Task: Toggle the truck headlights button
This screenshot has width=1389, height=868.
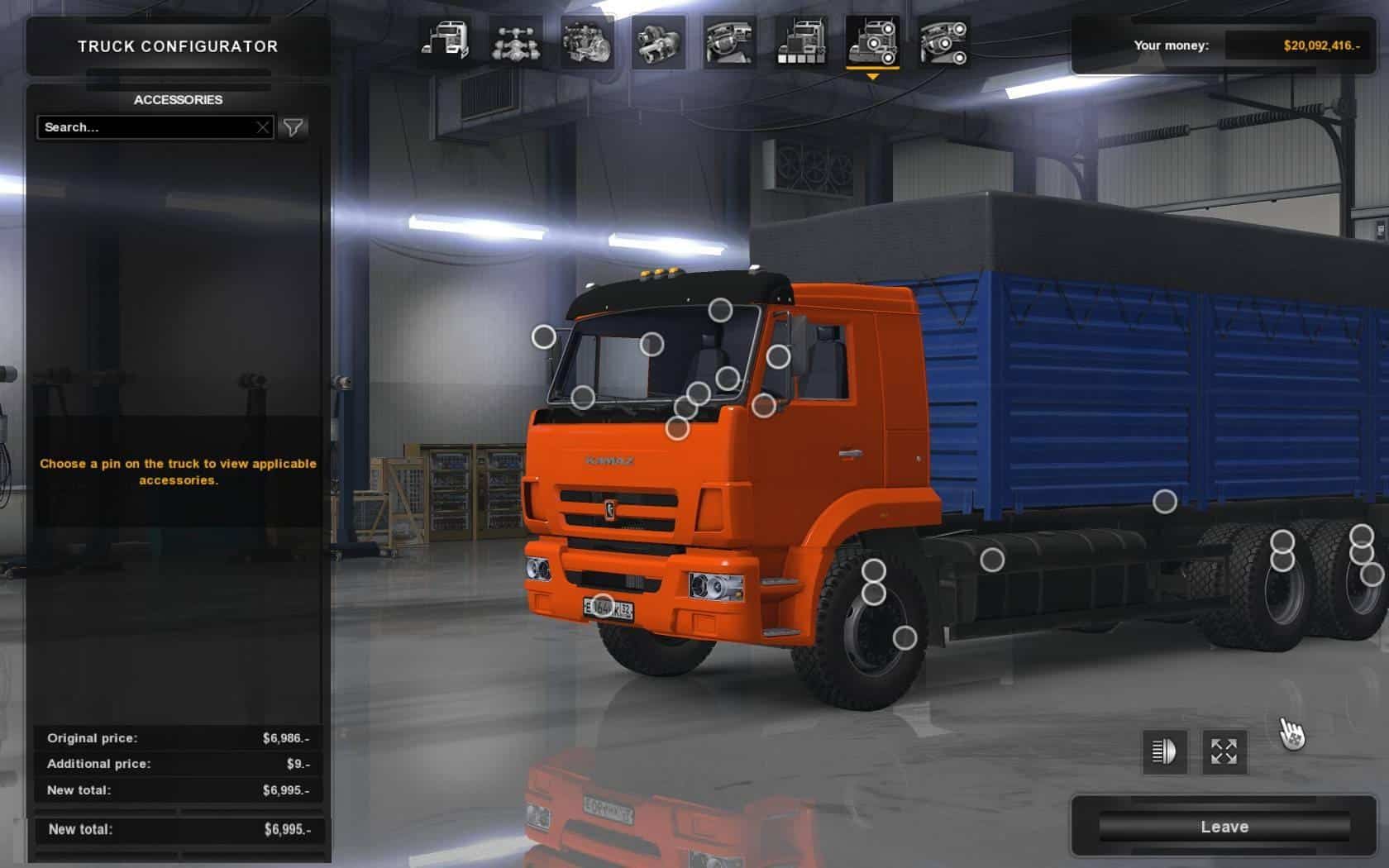Action: tap(1164, 751)
